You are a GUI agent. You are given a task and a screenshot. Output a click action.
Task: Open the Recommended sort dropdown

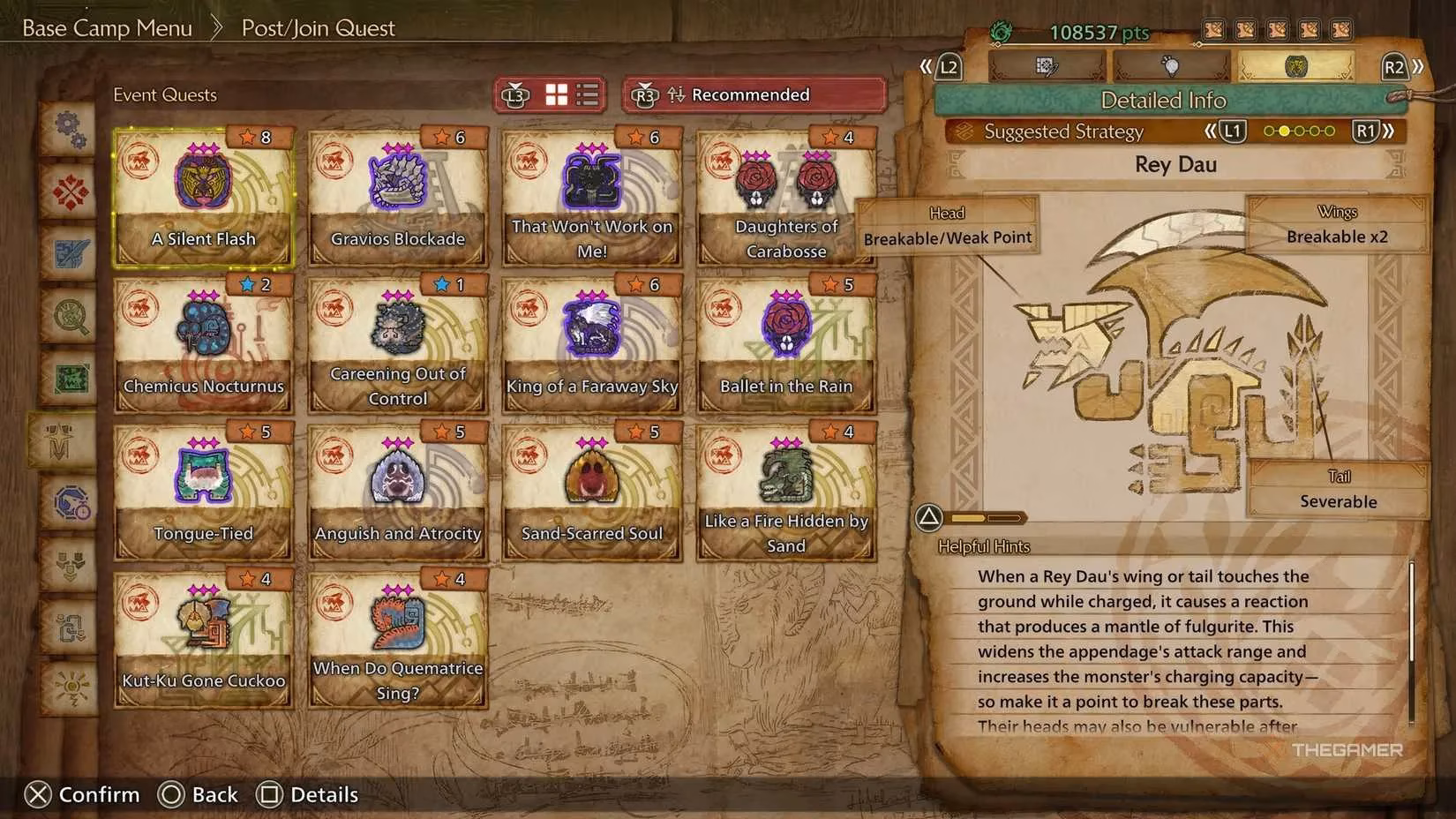click(750, 94)
